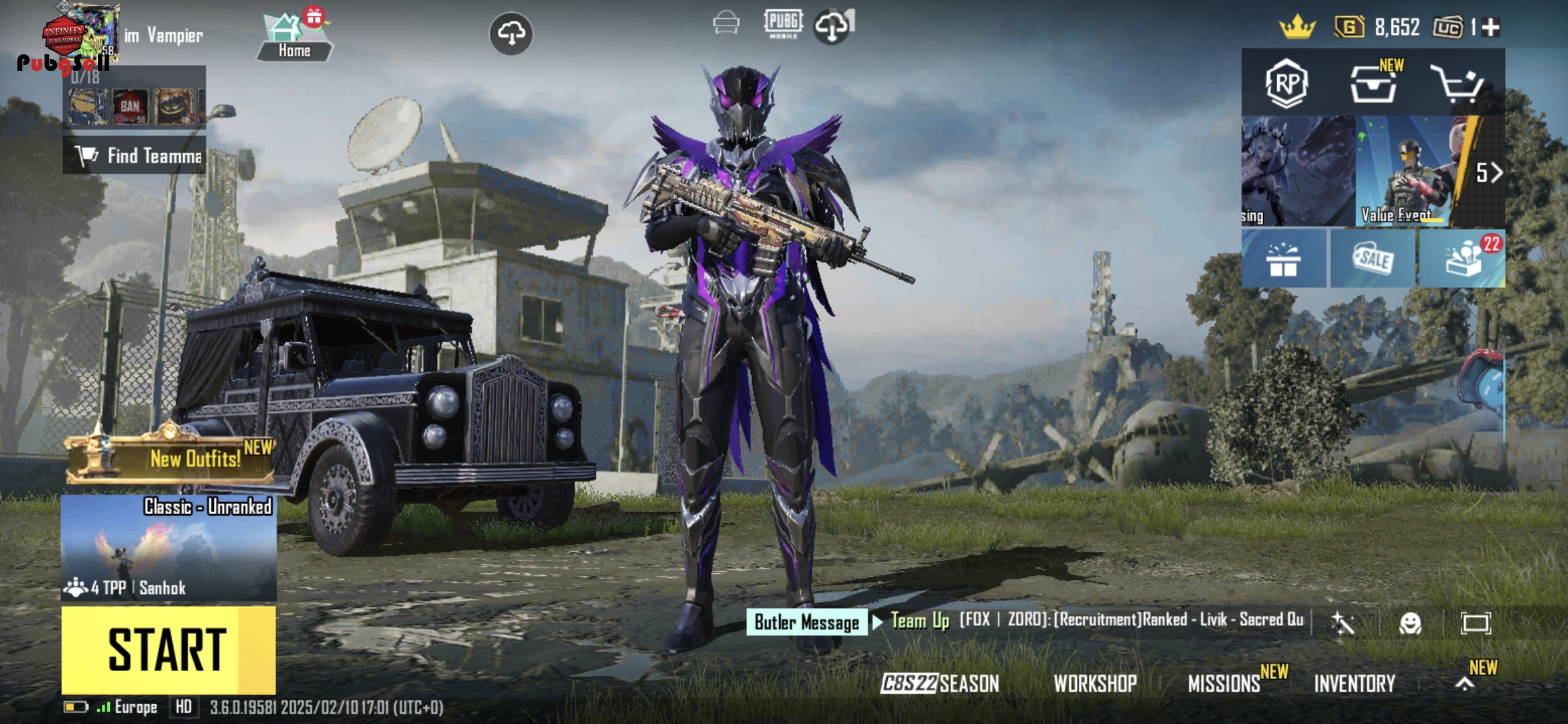The image size is (1568, 724).
Task: Open the tile with 22 notifications
Action: (x=1462, y=259)
